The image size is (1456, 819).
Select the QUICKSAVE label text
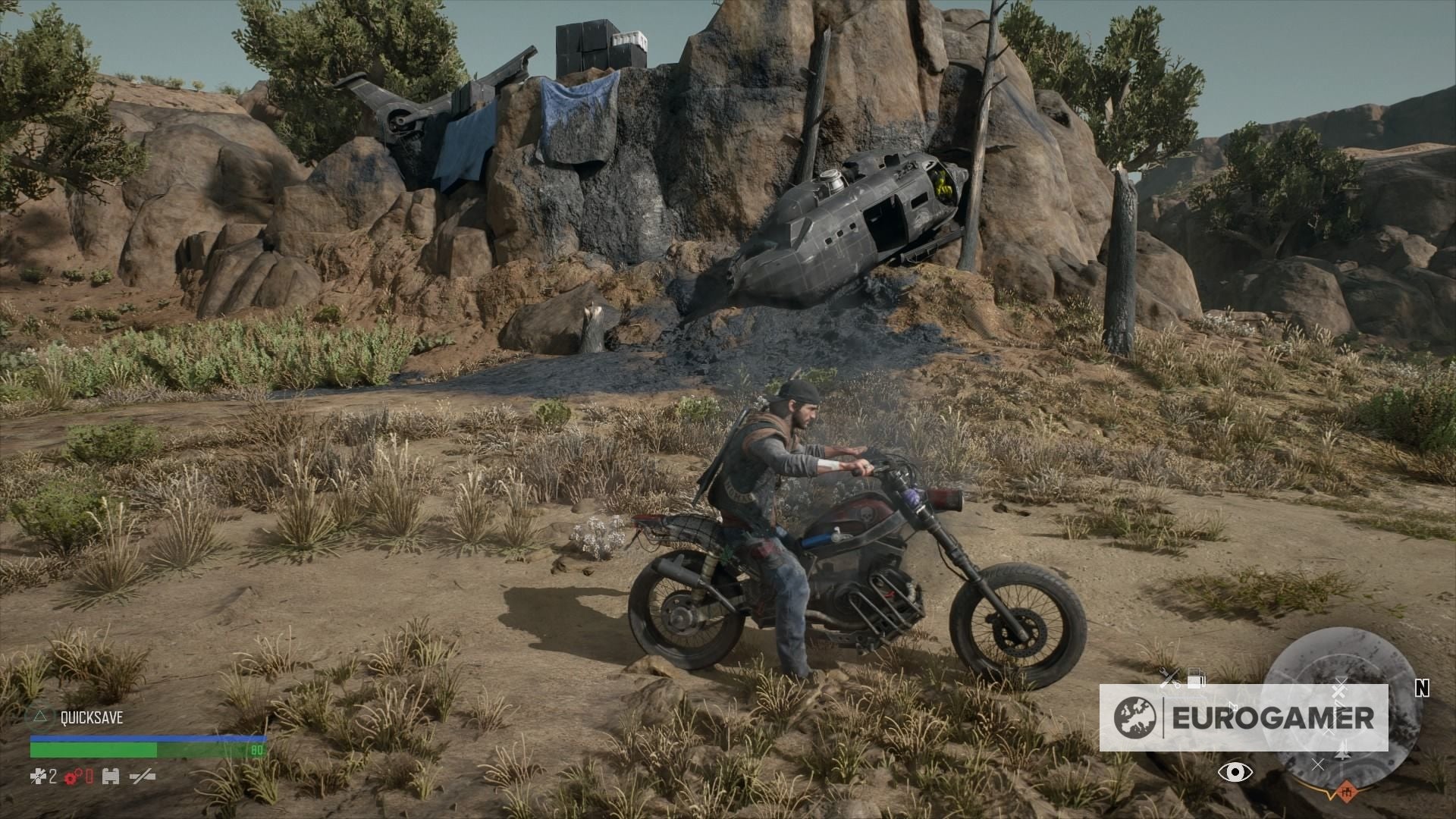pyautogui.click(x=92, y=717)
